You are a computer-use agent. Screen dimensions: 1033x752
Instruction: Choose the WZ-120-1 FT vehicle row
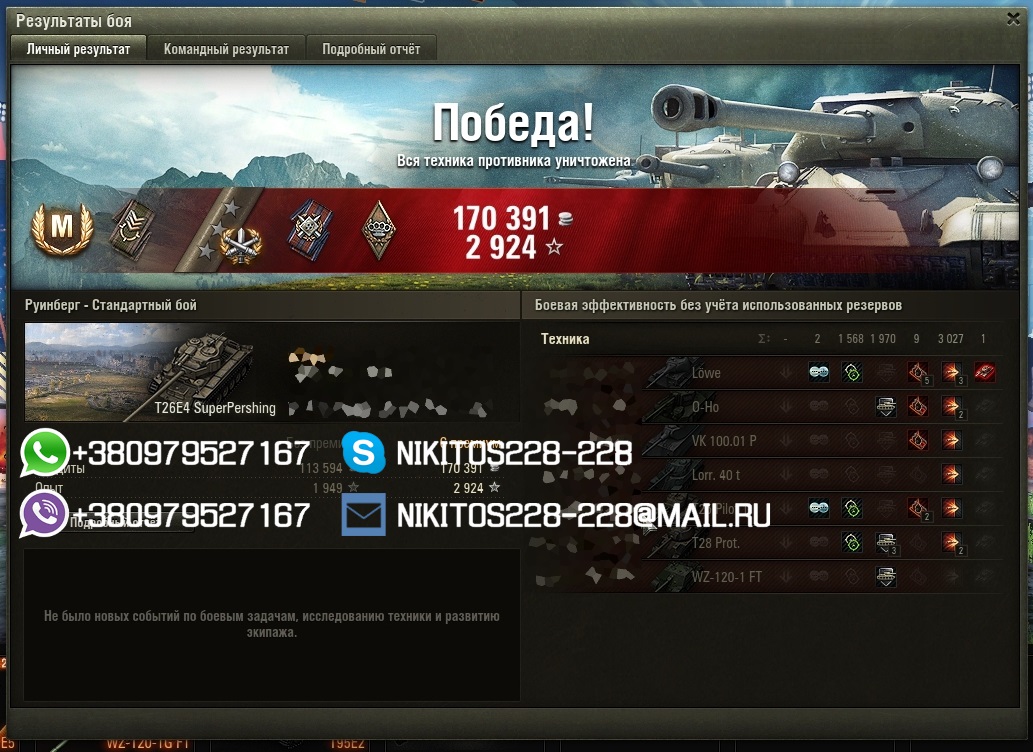coord(726,577)
